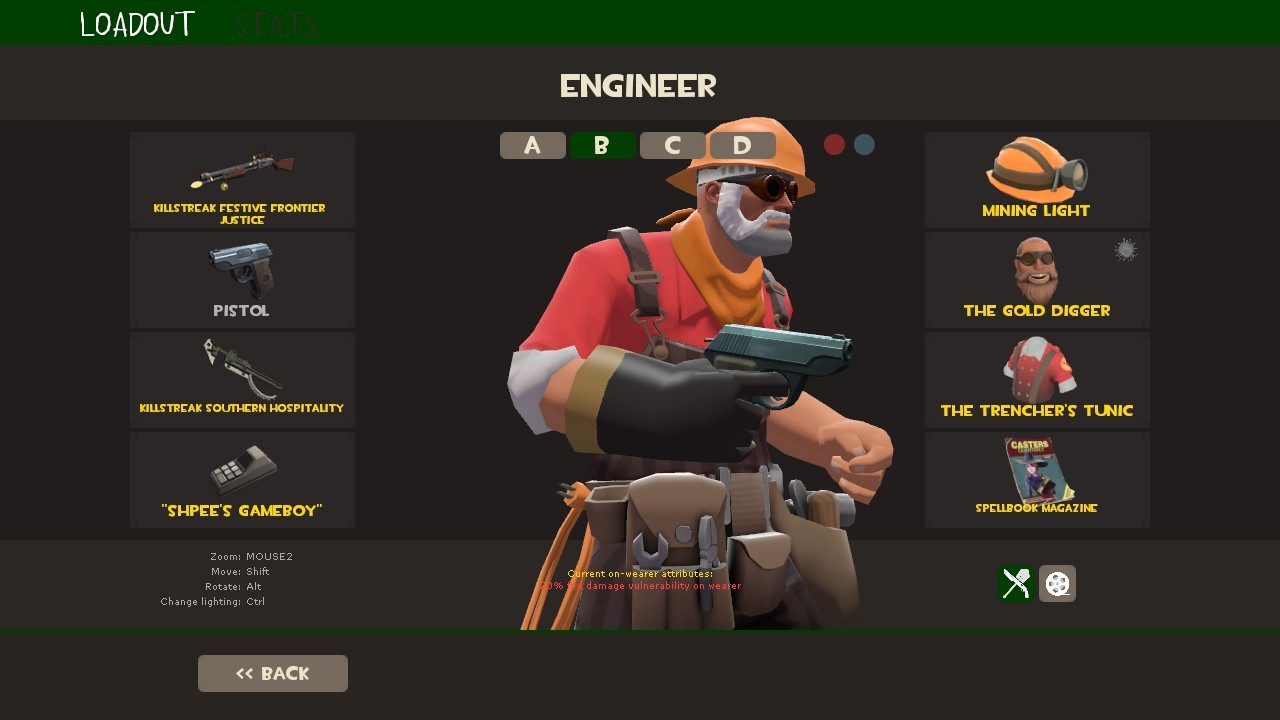Toggle BLU team model preview

point(863,144)
